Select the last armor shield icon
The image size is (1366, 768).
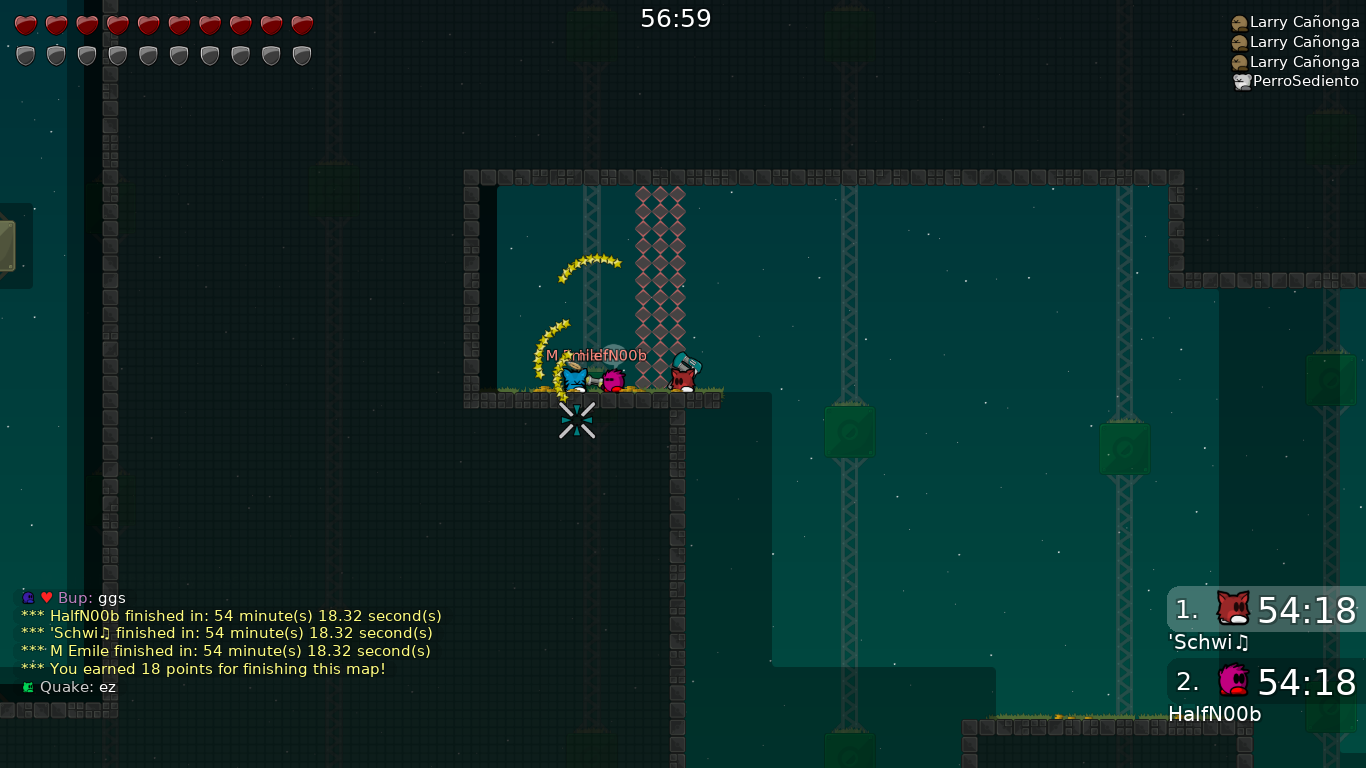(x=301, y=55)
